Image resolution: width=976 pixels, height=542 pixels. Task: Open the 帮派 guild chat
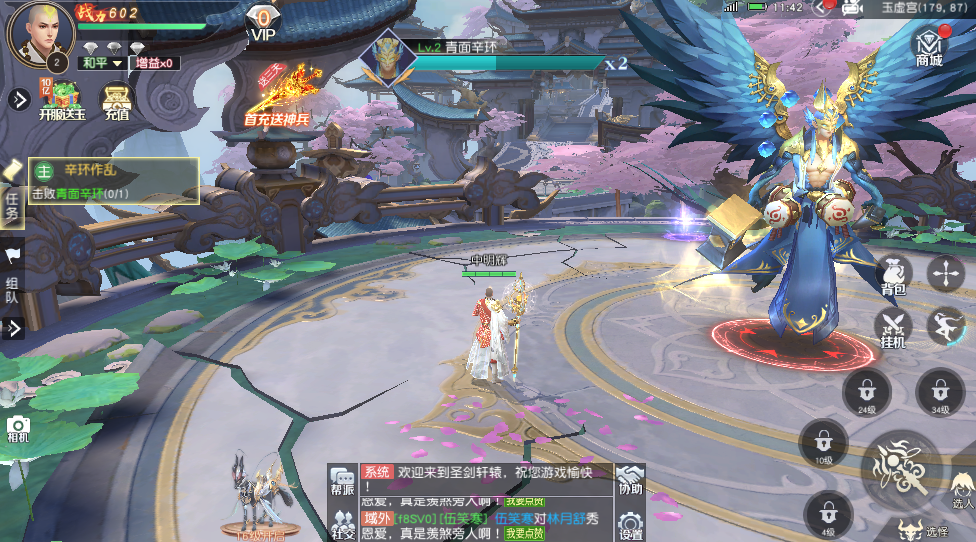pyautogui.click(x=343, y=480)
